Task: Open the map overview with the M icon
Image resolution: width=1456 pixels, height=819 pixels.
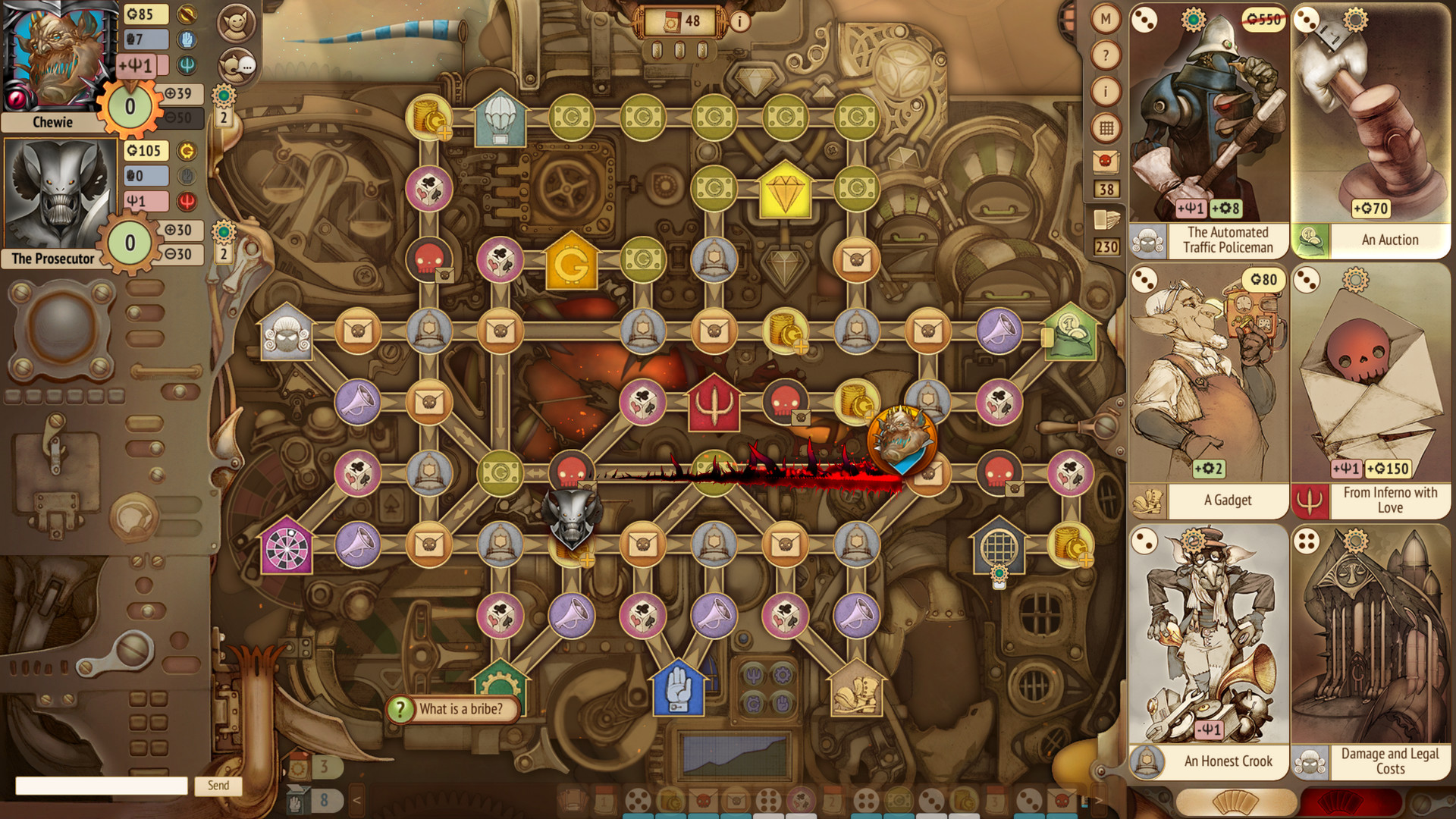Action: coord(1105,18)
